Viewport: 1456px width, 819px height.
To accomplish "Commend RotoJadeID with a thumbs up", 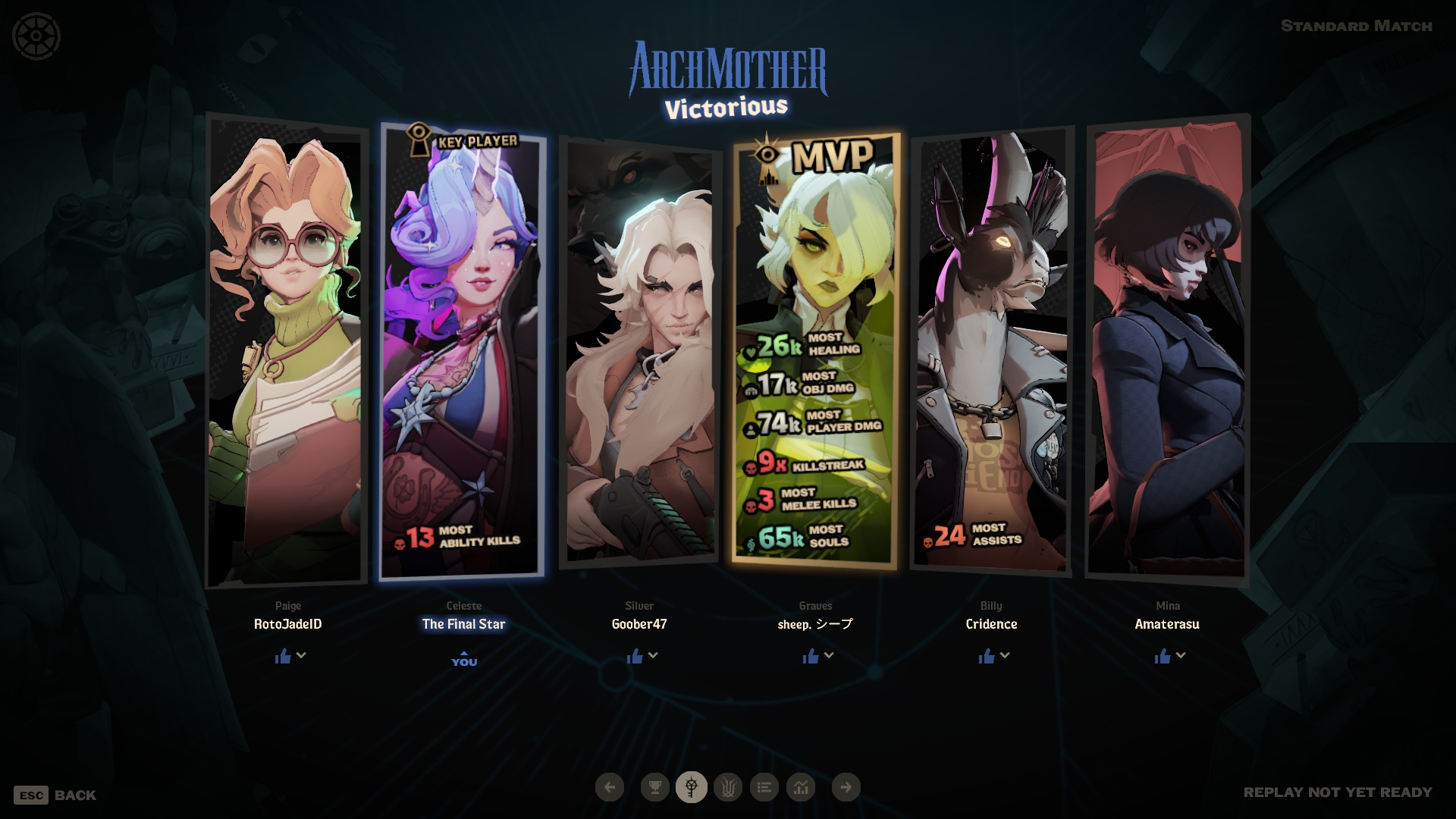I will (283, 656).
